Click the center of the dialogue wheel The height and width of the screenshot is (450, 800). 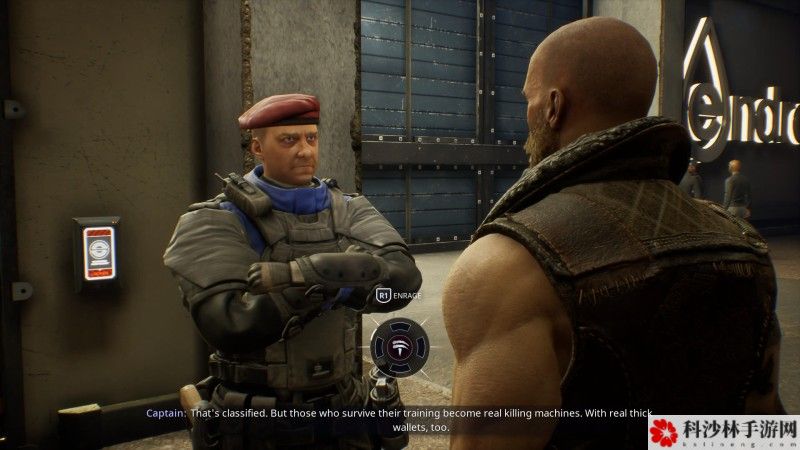[400, 347]
